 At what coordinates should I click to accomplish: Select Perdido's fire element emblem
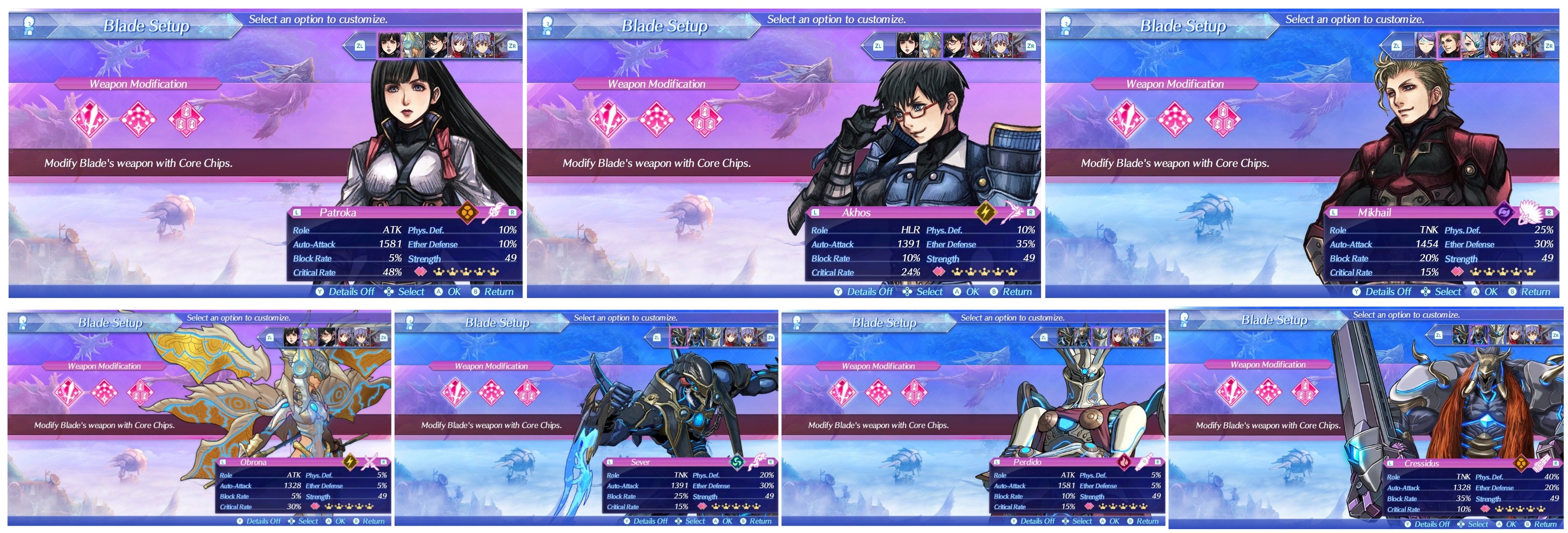1124,462
